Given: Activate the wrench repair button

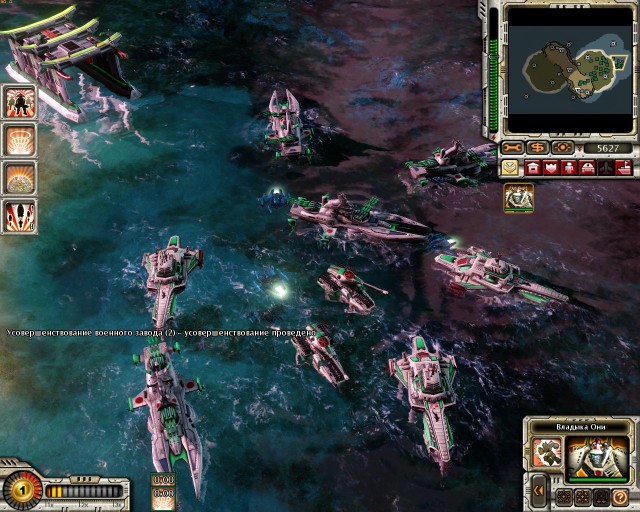Looking at the screenshot, I should 513,148.
